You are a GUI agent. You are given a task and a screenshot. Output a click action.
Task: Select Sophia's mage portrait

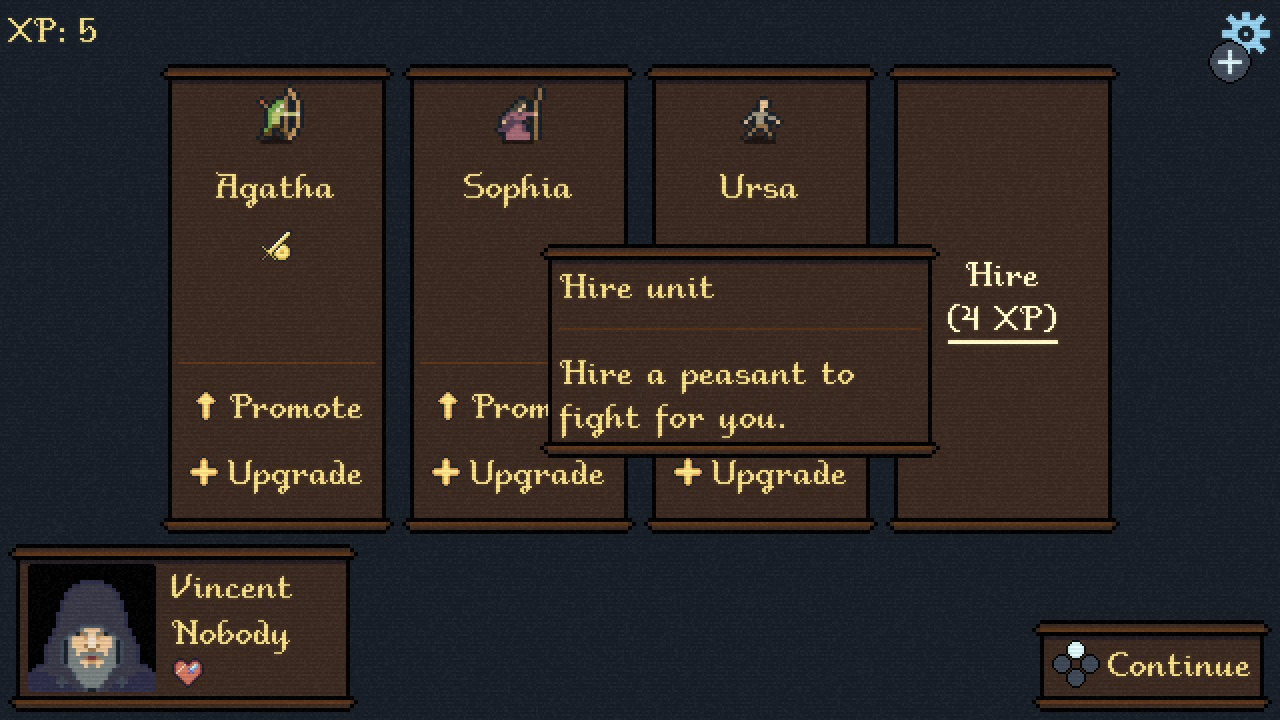pyautogui.click(x=520, y=115)
